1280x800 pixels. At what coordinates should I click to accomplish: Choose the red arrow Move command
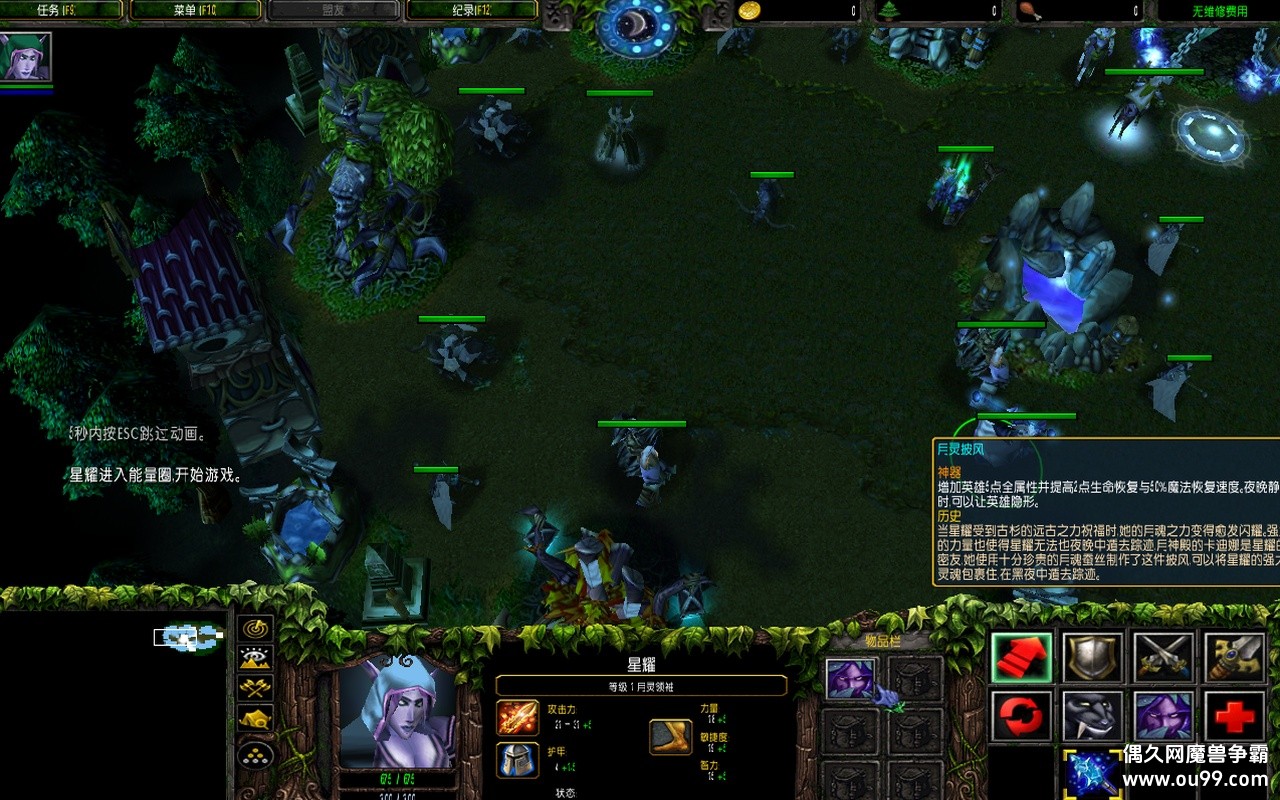coord(1021,657)
